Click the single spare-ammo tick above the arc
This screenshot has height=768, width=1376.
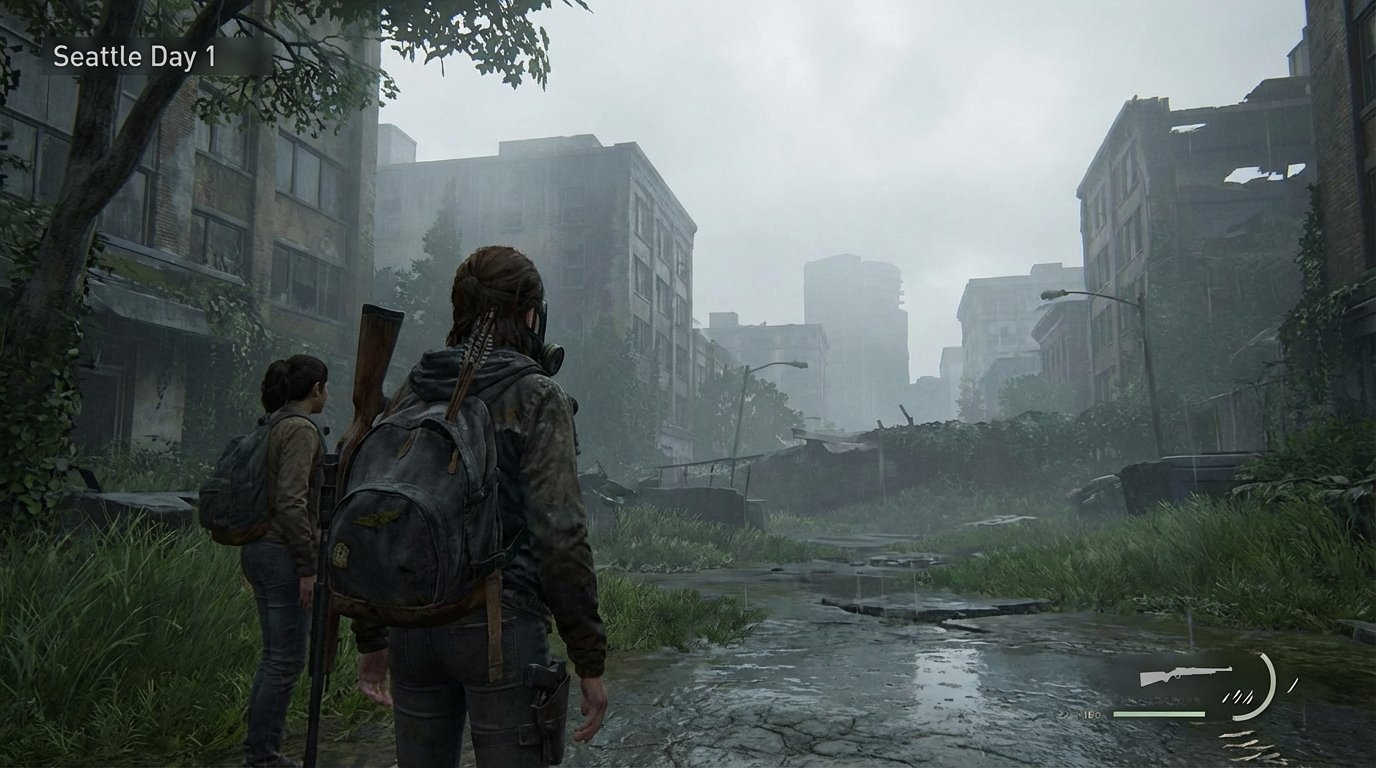[1292, 685]
